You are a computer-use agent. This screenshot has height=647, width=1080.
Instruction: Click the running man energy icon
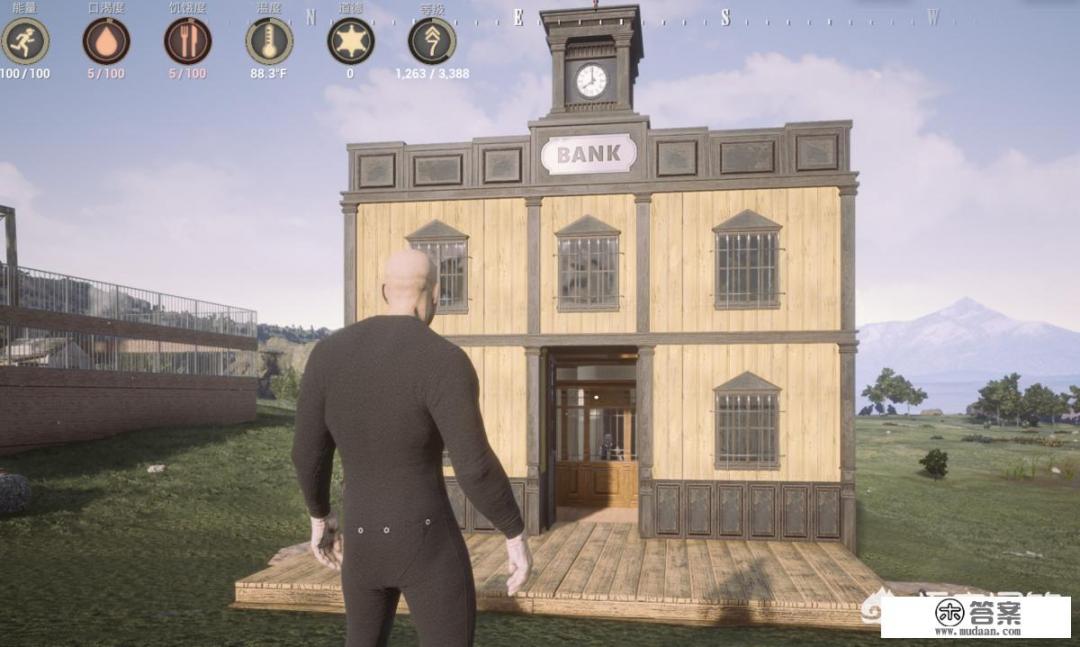(x=25, y=41)
